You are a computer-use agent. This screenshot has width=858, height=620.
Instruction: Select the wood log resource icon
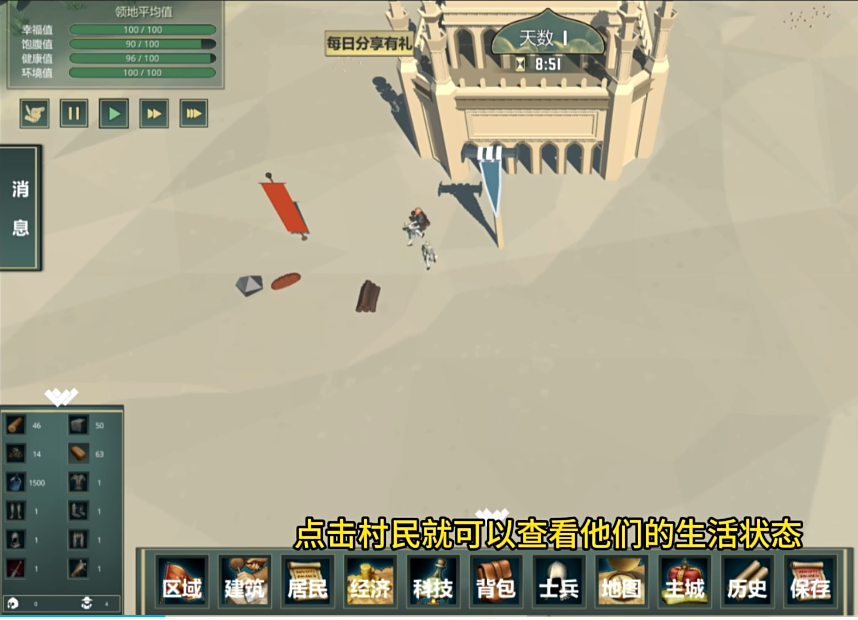pyautogui.click(x=16, y=425)
